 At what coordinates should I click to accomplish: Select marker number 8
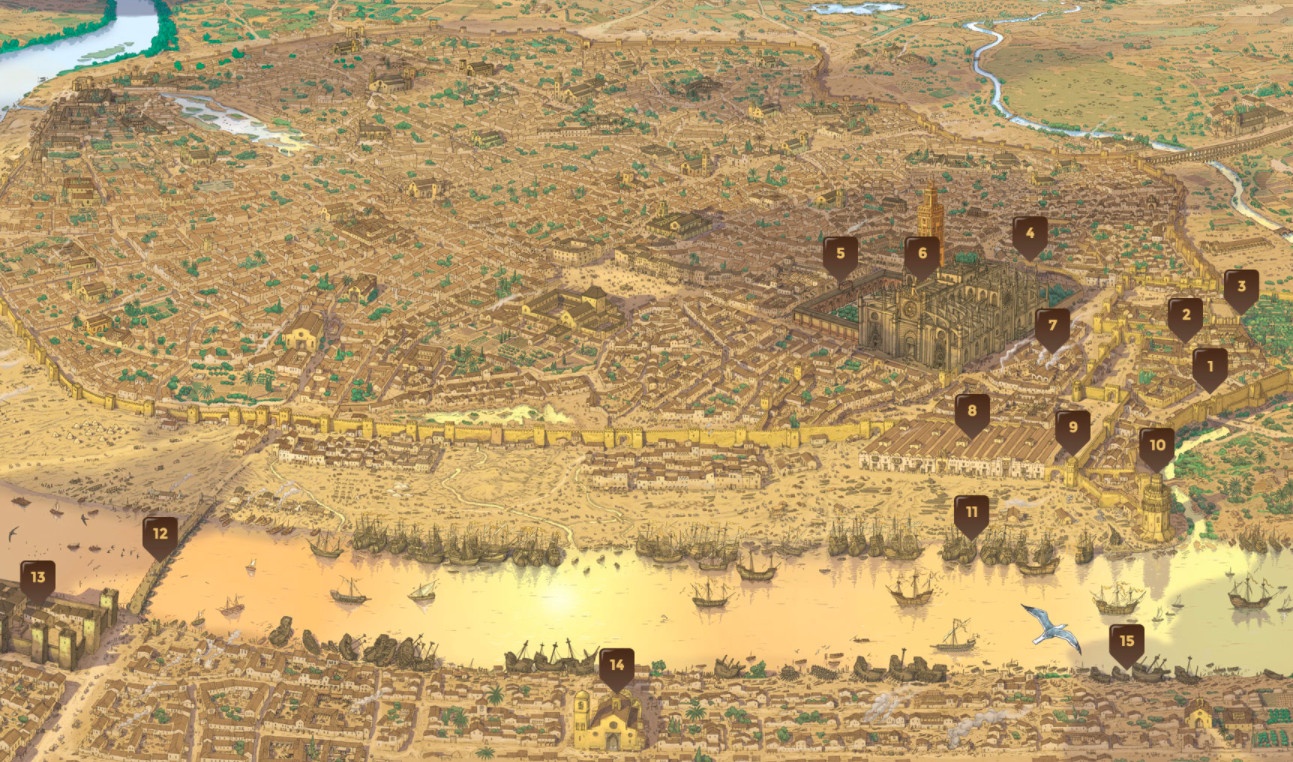[x=972, y=412]
